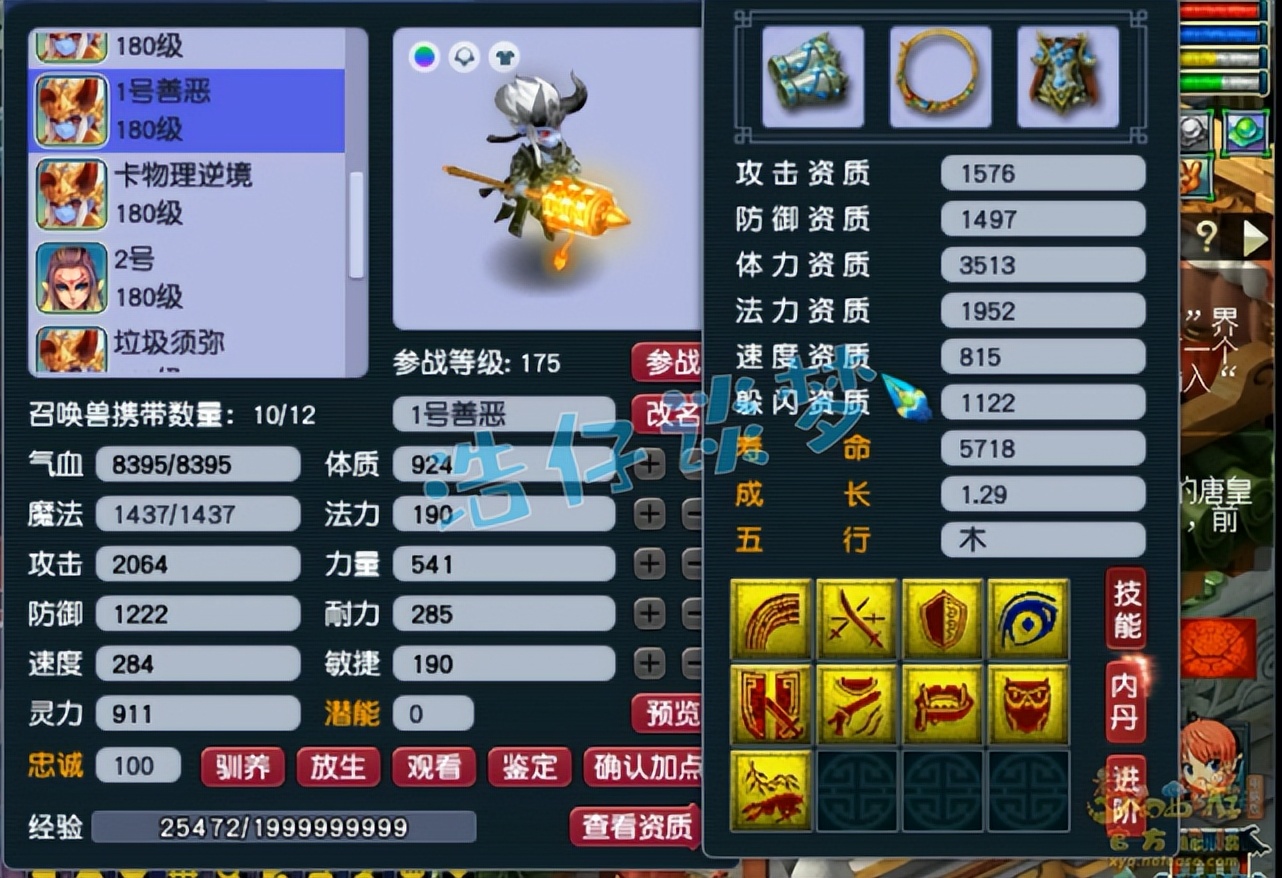1282x878 pixels.
Task: Click the owl skill icon in second row
Action: pos(1029,703)
